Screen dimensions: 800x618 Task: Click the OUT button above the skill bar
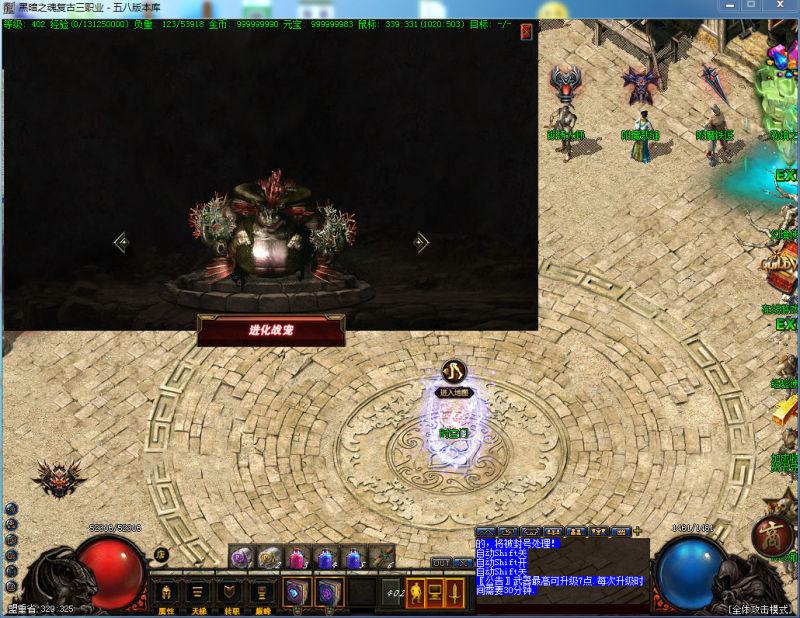pos(441,563)
